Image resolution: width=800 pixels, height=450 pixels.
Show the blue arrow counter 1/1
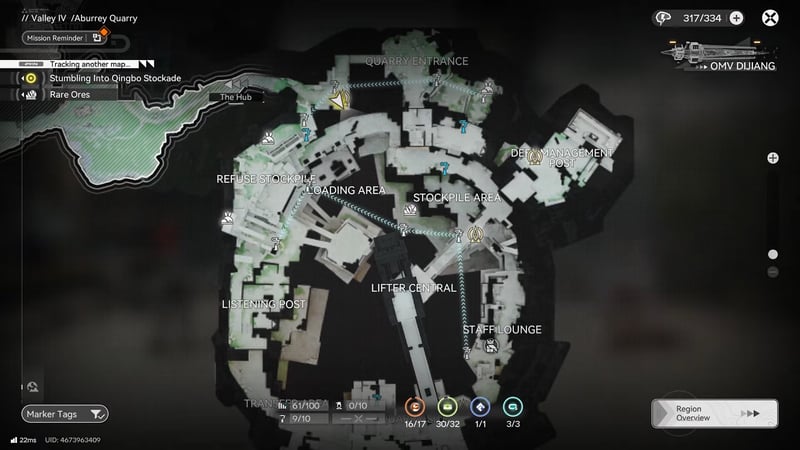tap(479, 407)
